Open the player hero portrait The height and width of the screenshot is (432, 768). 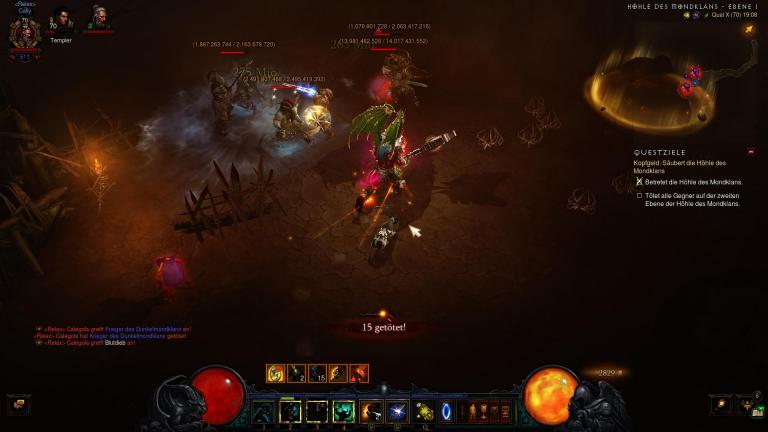click(x=24, y=33)
